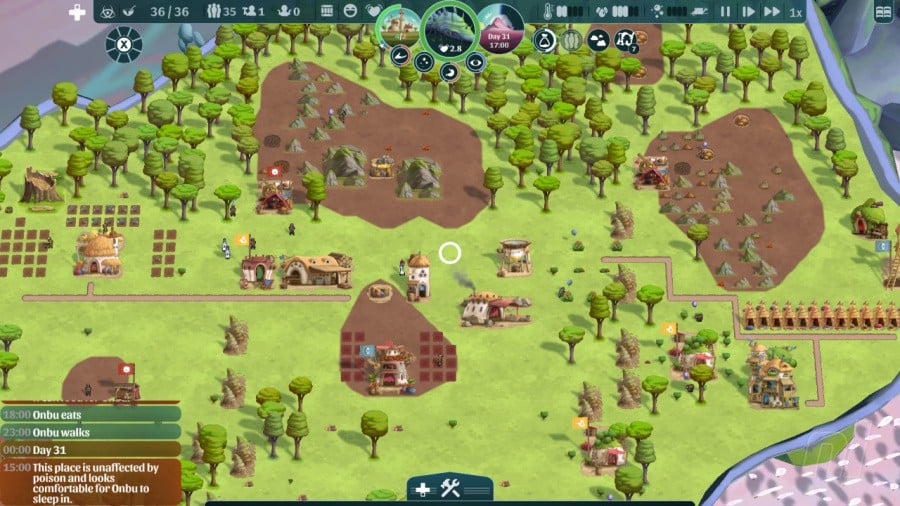900x506 pixels.
Task: Activate fast-forward speed
Action: [x=771, y=12]
